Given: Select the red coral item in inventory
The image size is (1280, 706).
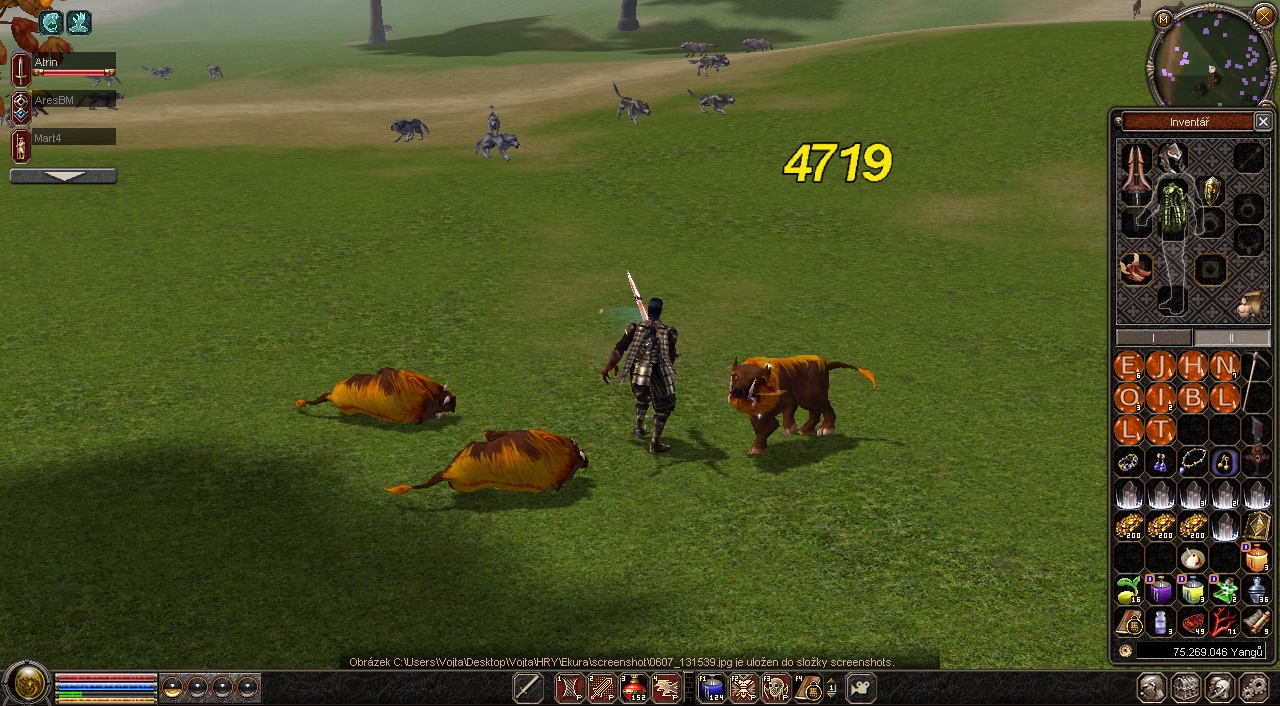Looking at the screenshot, I should pyautogui.click(x=1225, y=622).
